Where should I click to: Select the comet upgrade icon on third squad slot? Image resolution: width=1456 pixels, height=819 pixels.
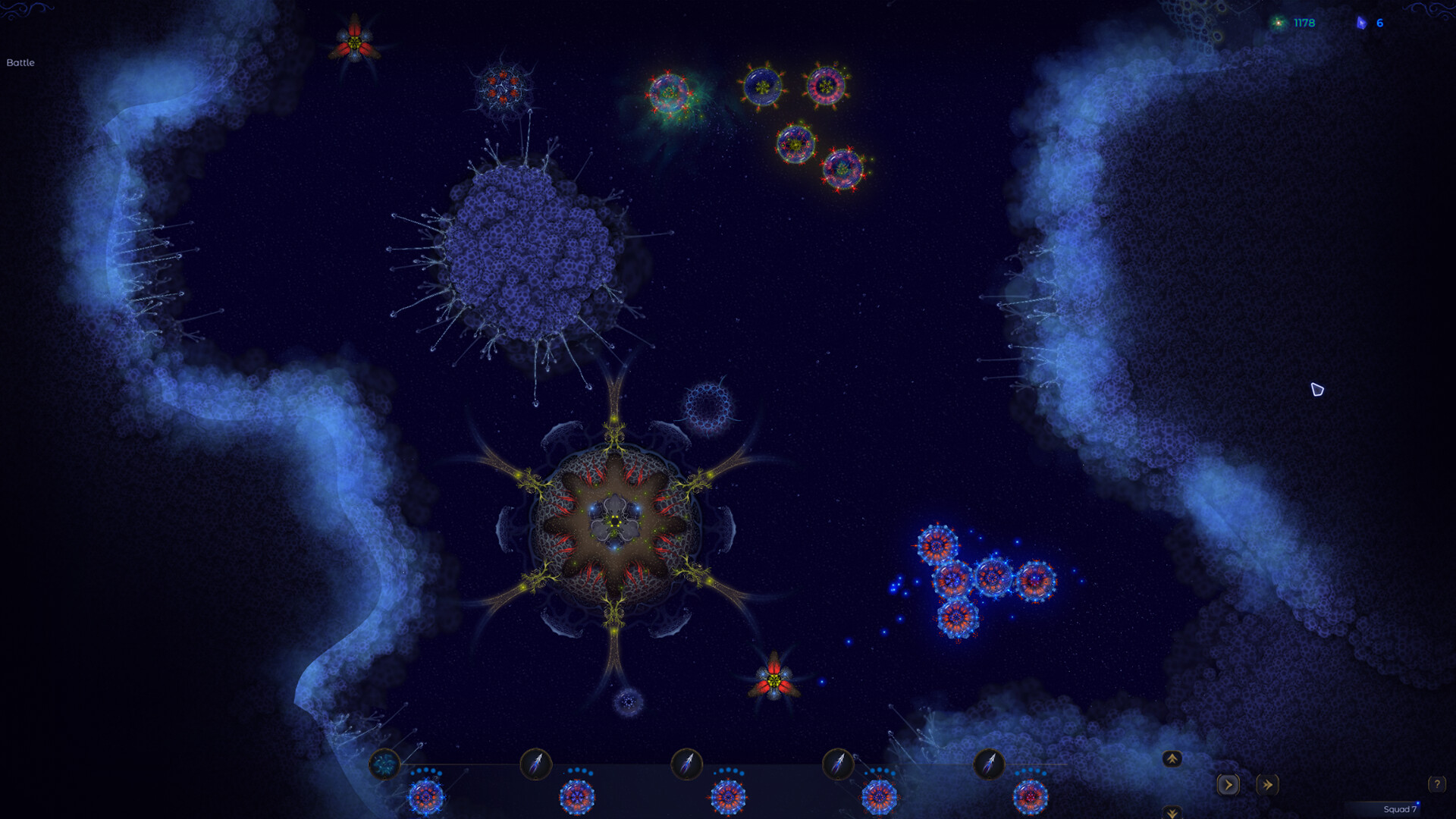[689, 761]
